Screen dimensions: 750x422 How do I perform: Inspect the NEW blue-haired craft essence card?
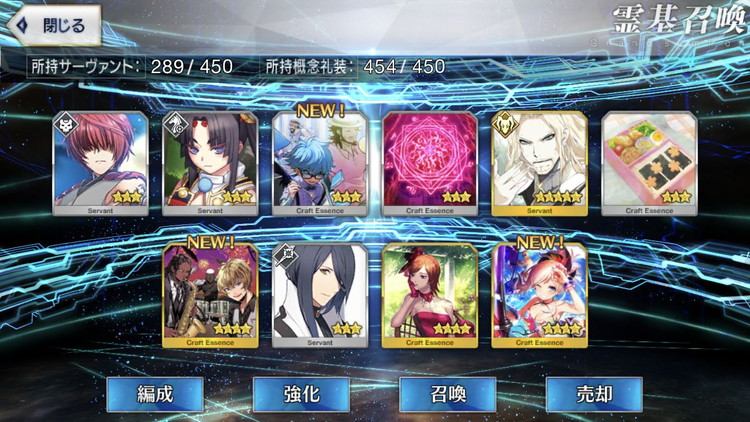click(320, 162)
